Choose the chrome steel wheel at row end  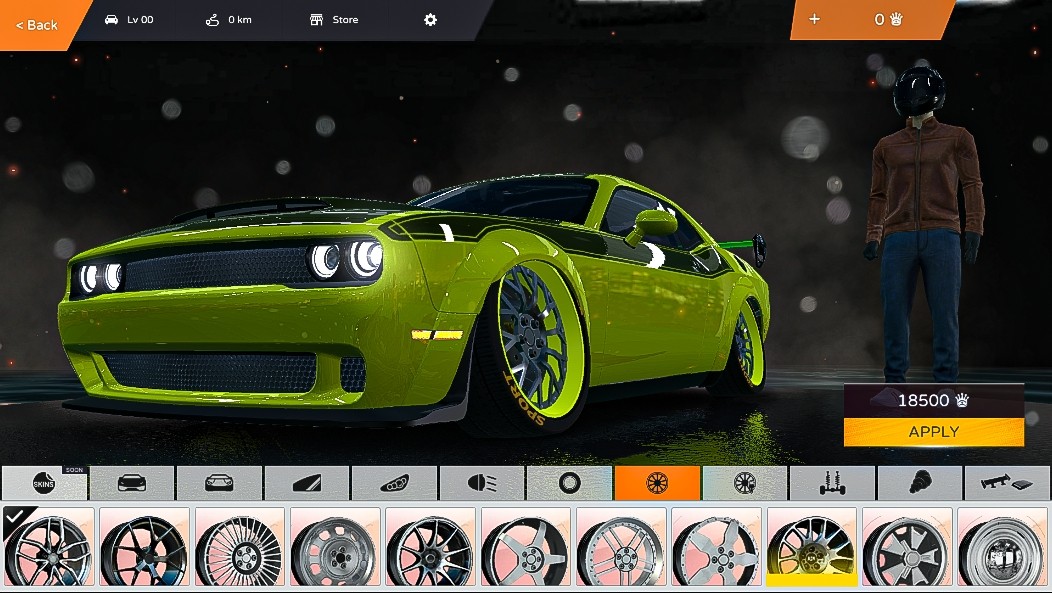pos(1001,546)
